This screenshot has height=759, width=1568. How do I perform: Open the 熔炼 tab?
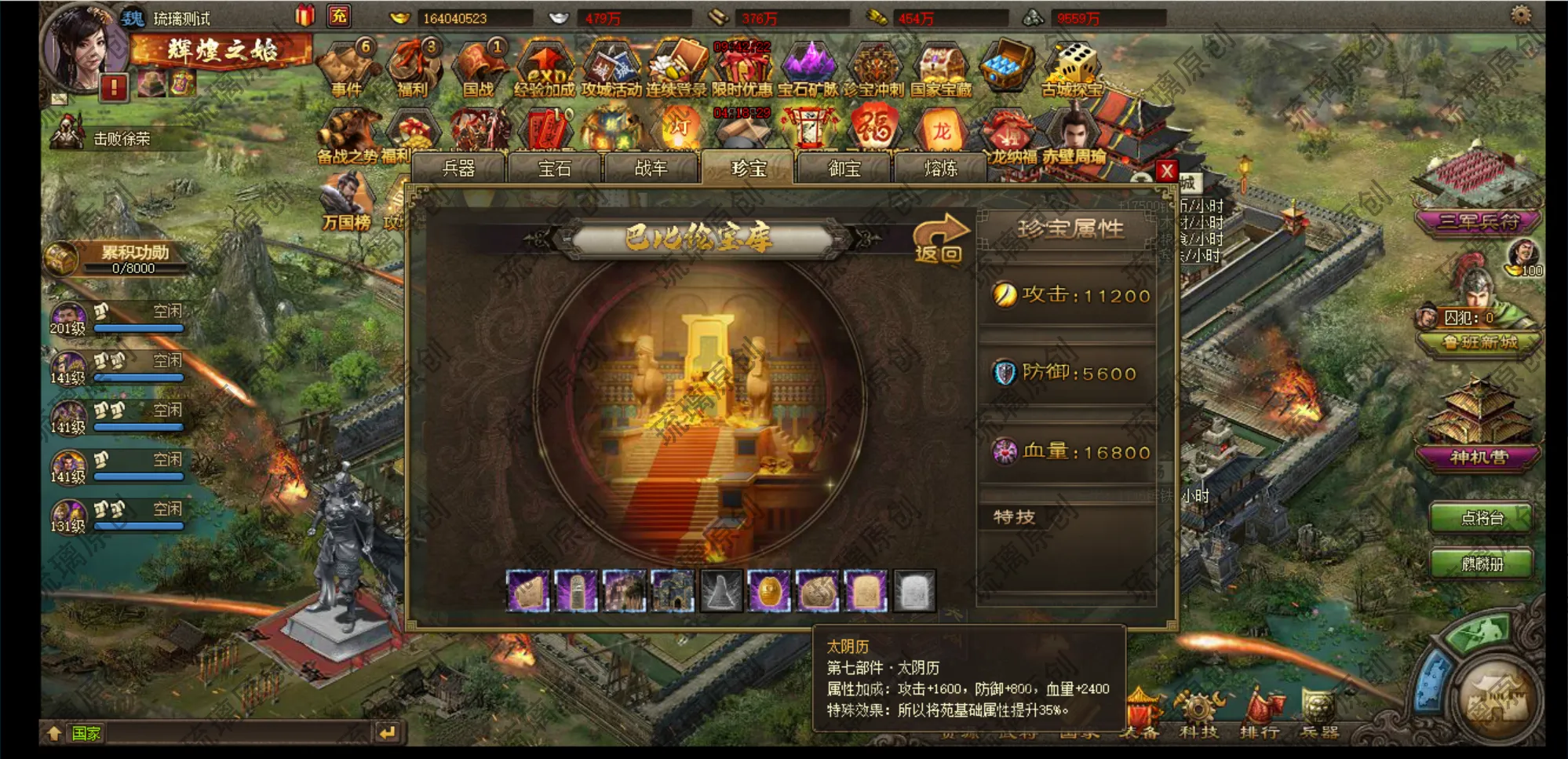click(940, 169)
